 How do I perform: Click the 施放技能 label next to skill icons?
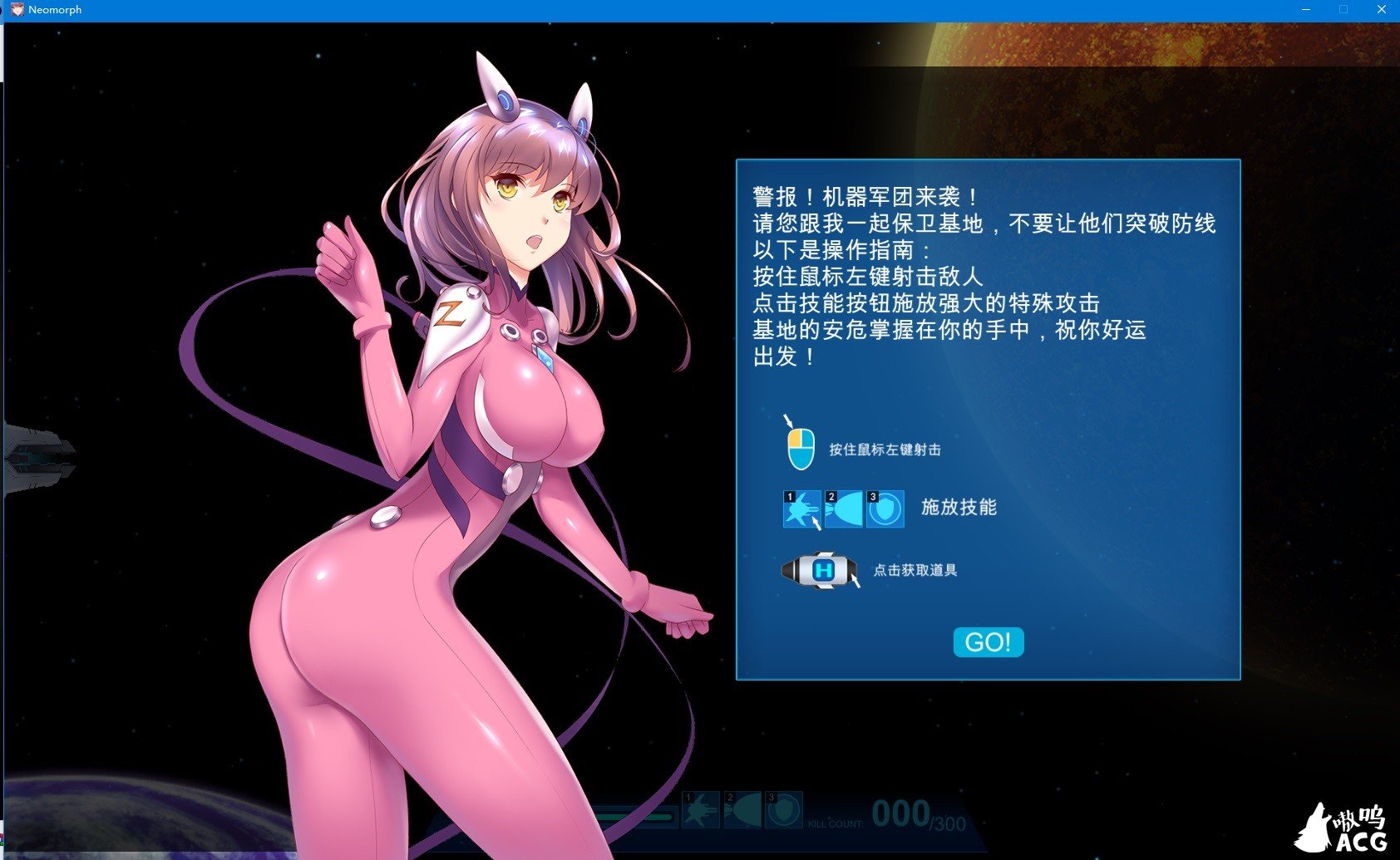pos(958,507)
